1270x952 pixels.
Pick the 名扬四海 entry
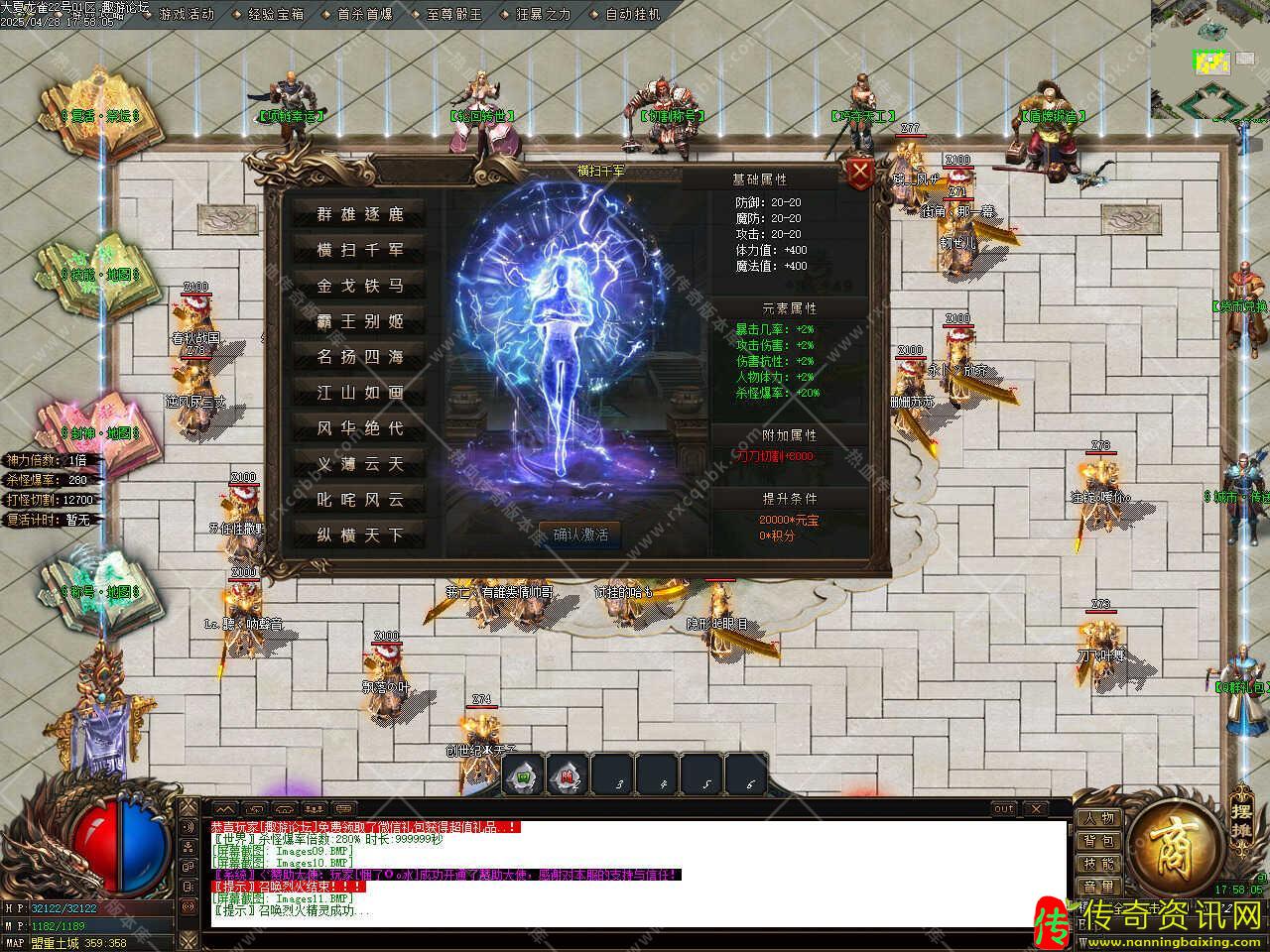(x=360, y=357)
